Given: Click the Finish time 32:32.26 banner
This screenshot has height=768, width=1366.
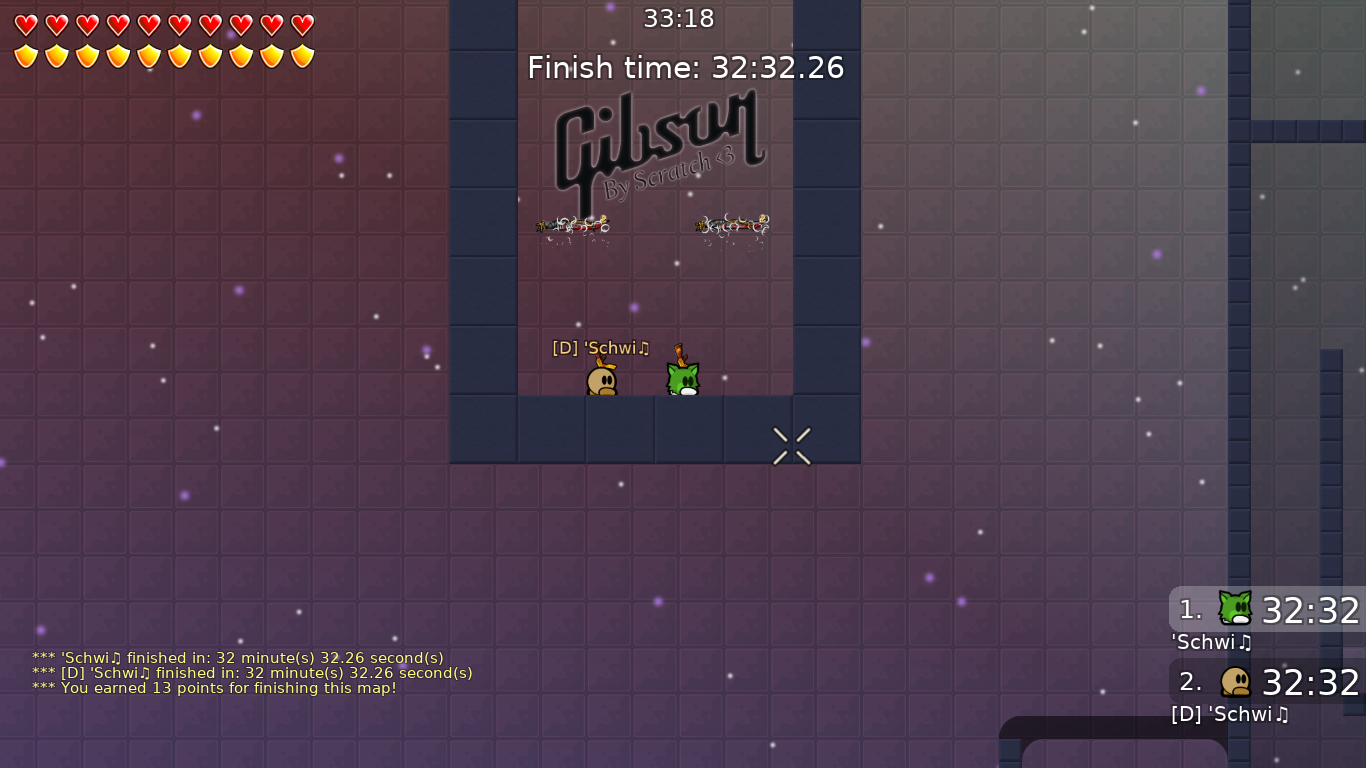Looking at the screenshot, I should [686, 68].
